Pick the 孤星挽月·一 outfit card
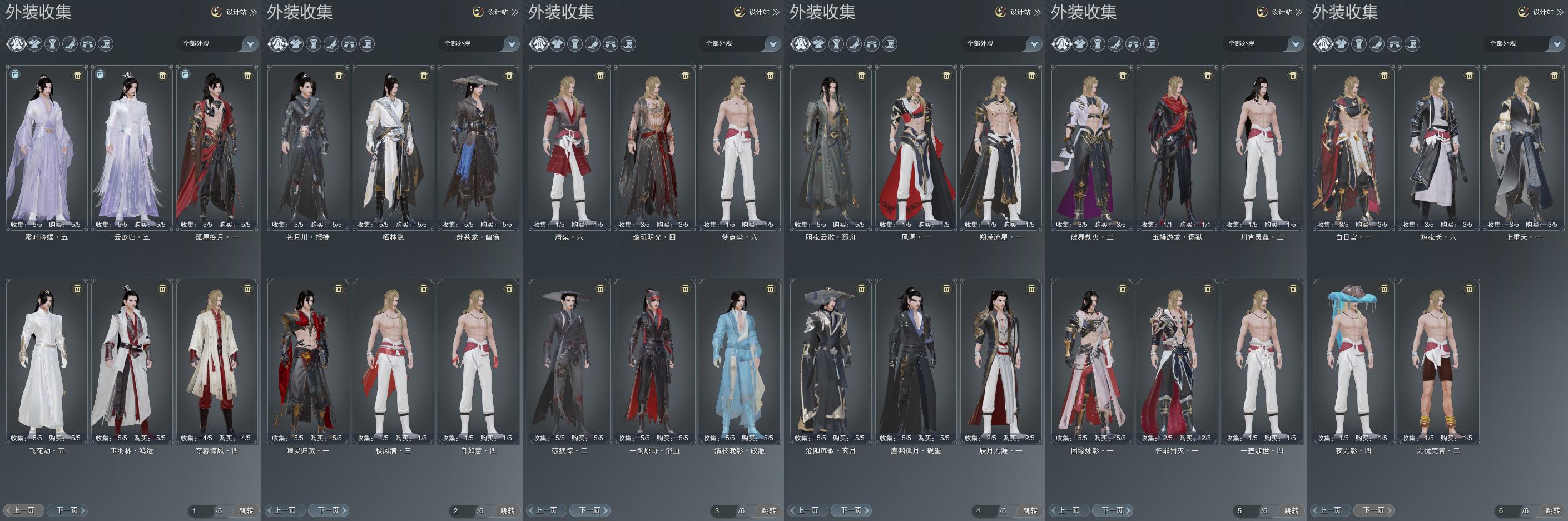The image size is (1568, 521). click(x=217, y=146)
